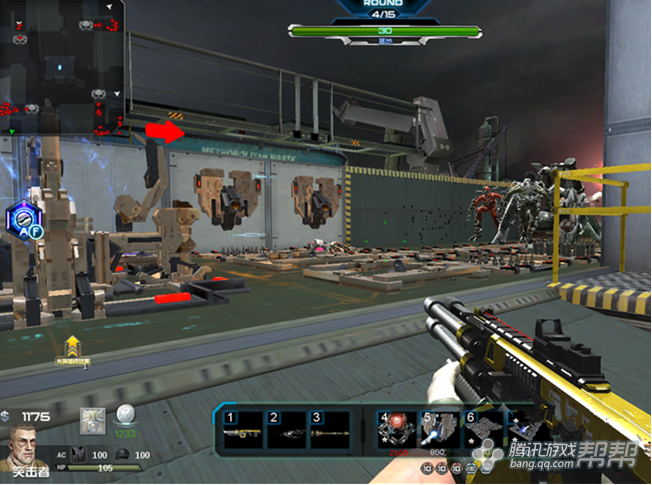Click the Tencent bang.qq.com watermark logo
This screenshot has width=652, height=485.
coord(560,455)
